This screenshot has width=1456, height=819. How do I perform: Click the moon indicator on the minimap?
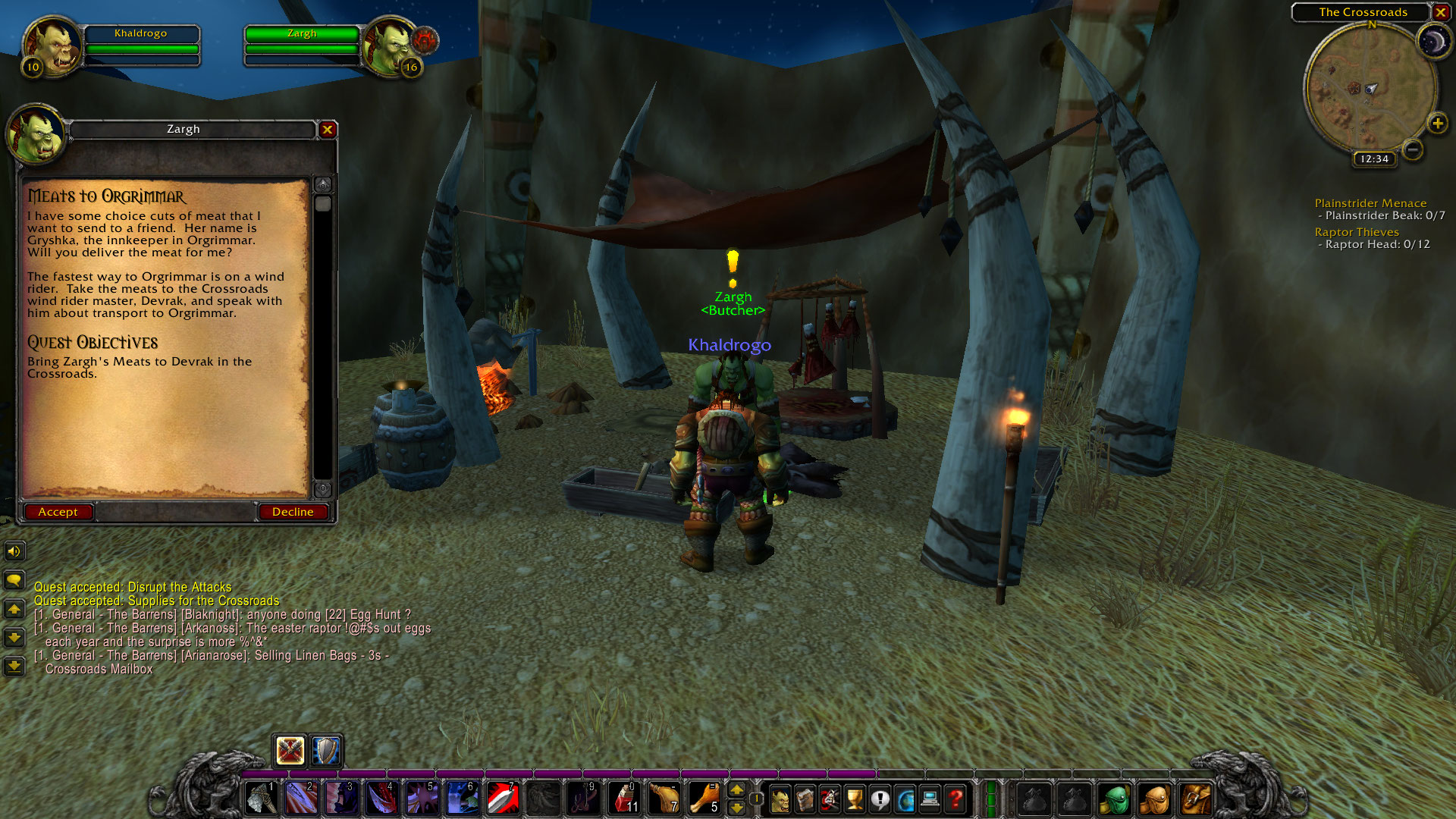pos(1436,39)
